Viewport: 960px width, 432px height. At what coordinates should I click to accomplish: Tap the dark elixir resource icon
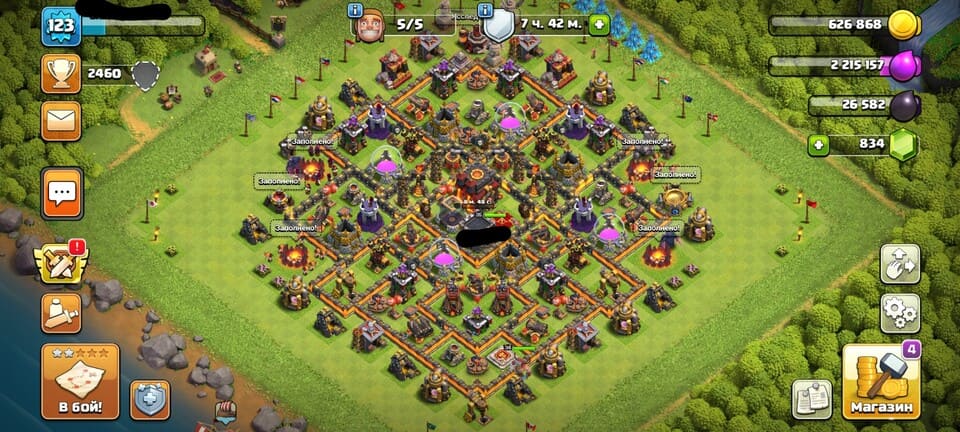[x=904, y=105]
